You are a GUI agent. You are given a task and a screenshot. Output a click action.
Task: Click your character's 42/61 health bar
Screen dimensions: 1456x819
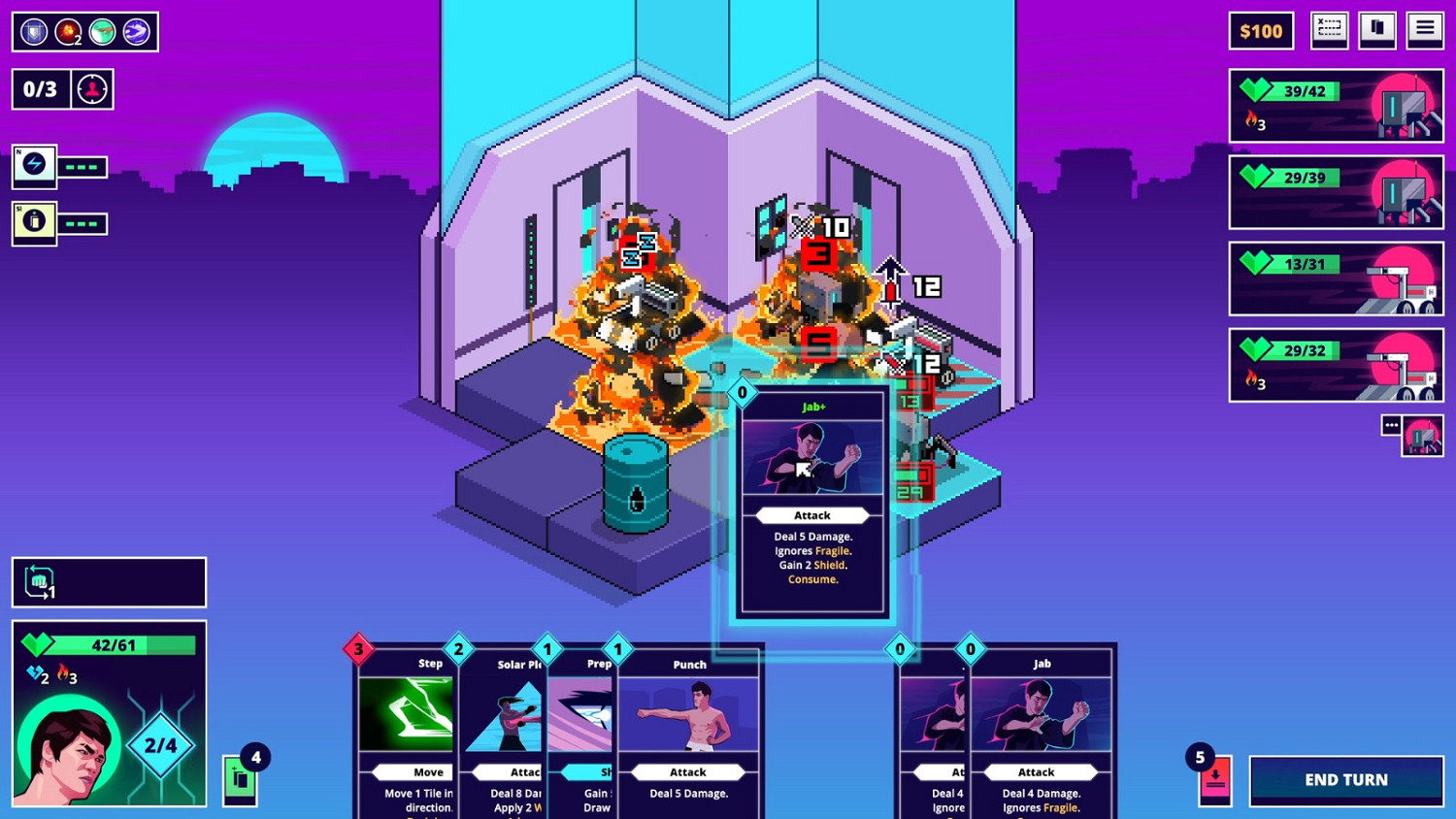107,643
